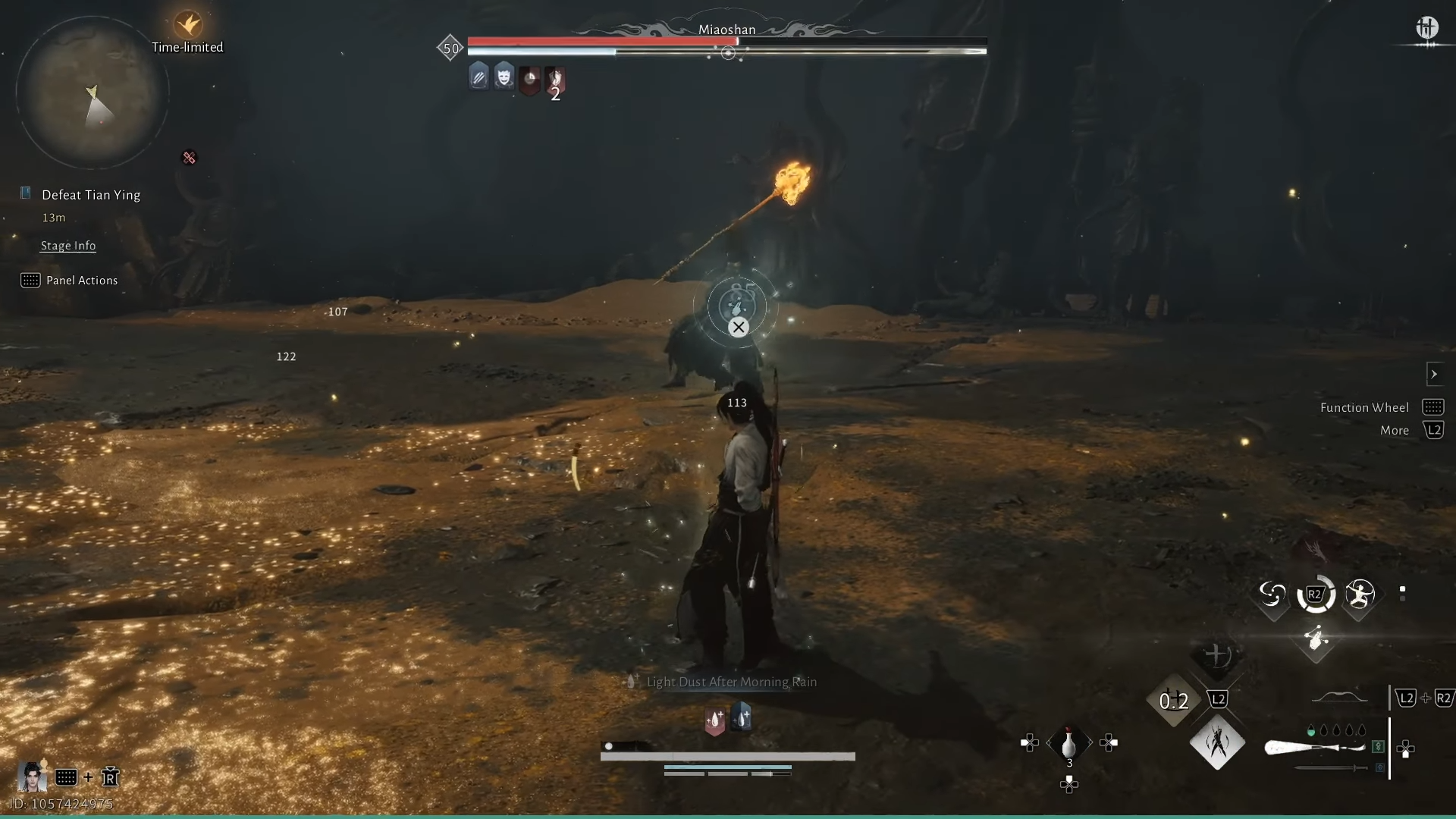Select the Defeat Tian Ying objective tracker
The height and width of the screenshot is (819, 1456).
[x=91, y=195]
